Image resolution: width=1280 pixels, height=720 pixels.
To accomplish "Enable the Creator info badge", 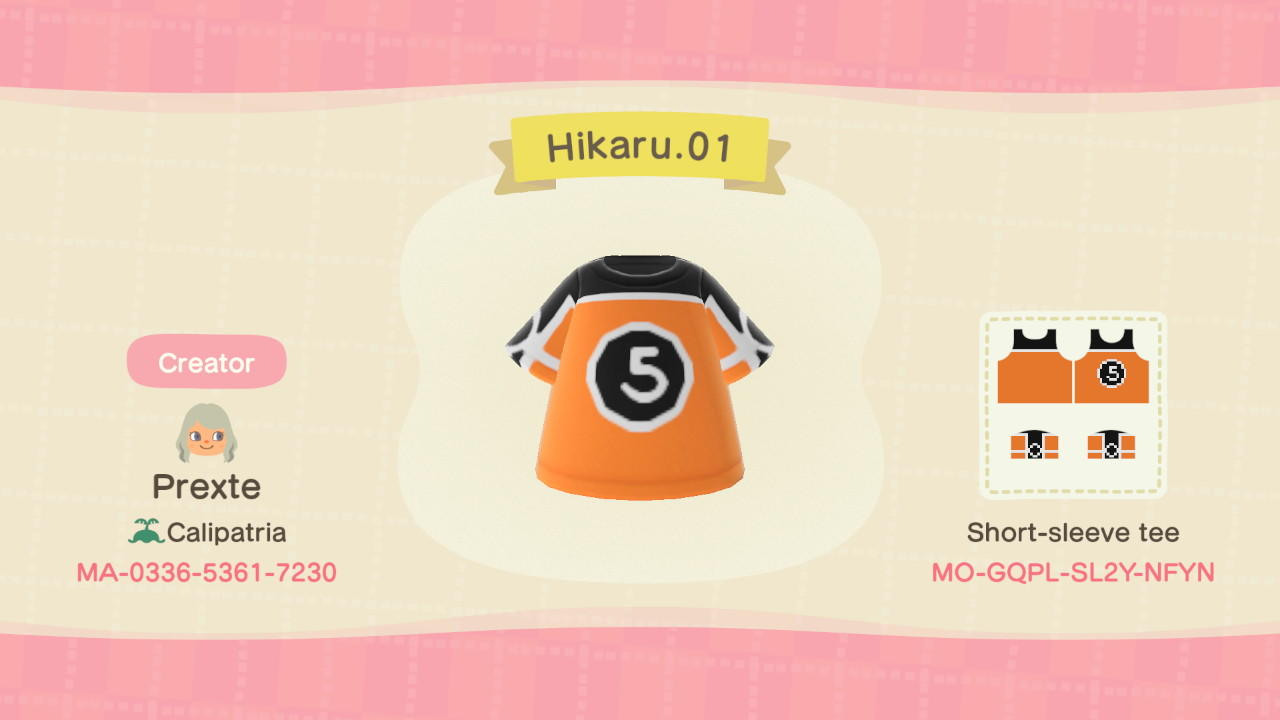I will tap(206, 362).
